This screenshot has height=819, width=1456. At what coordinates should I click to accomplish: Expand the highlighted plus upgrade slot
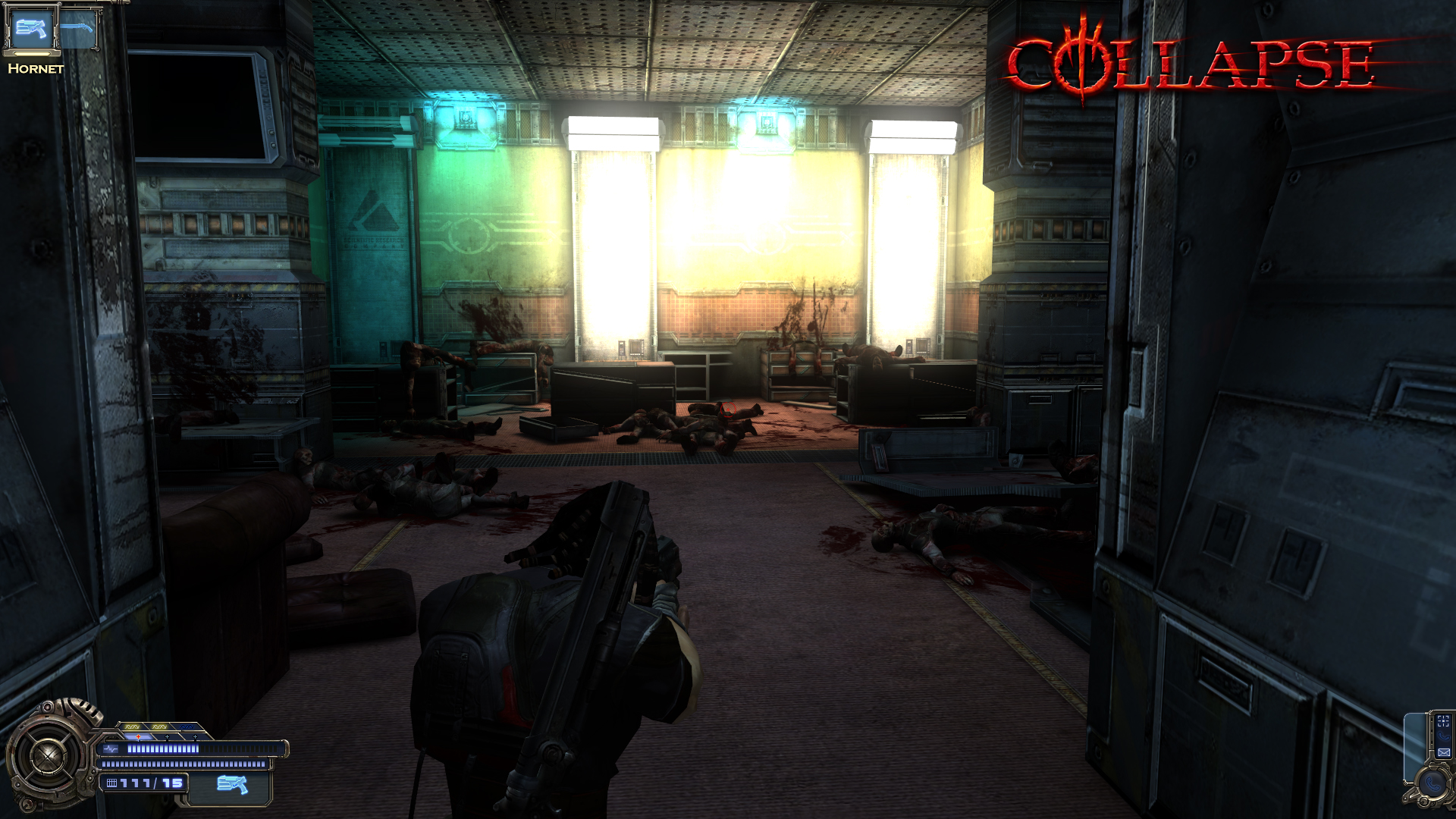coord(138,736)
